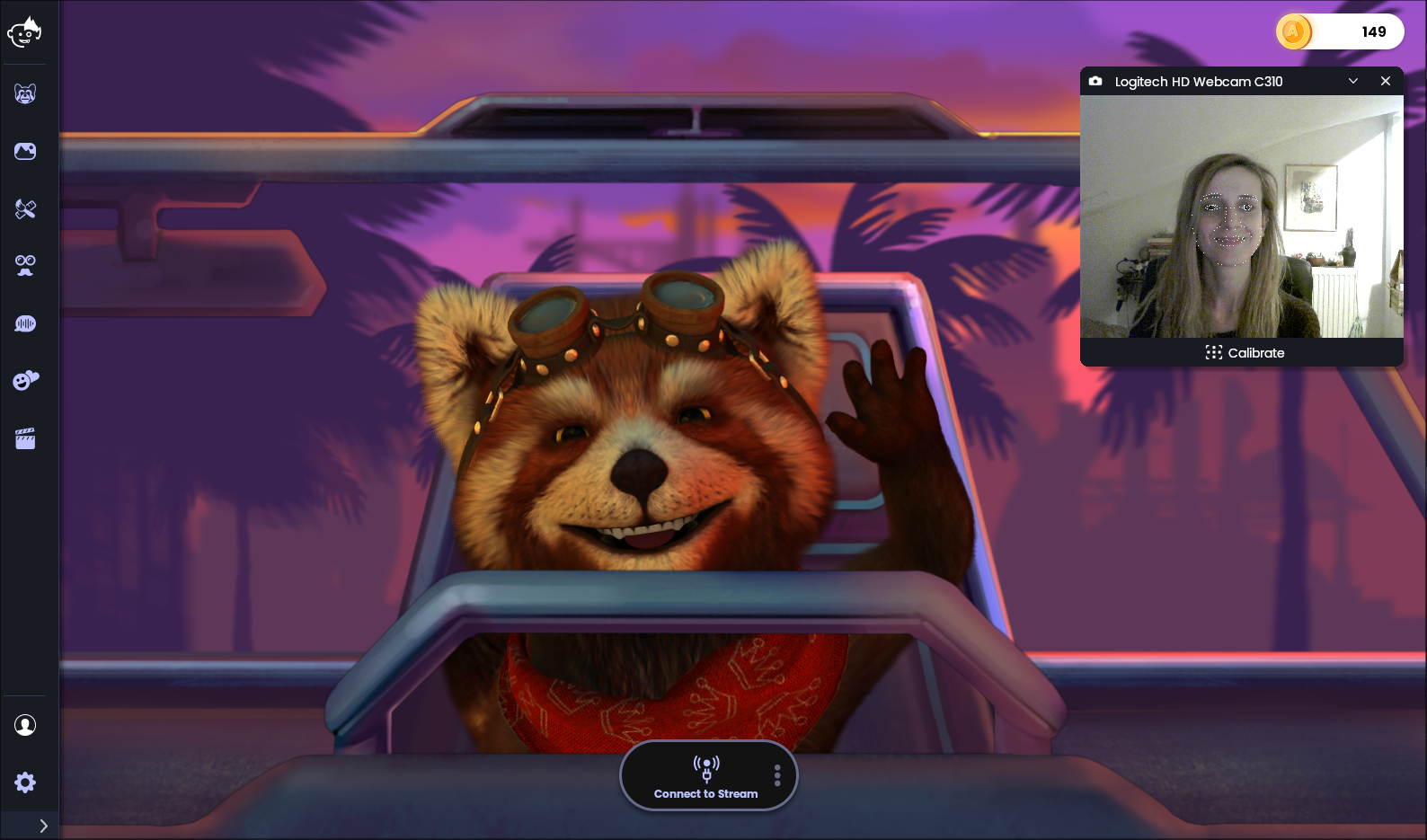The image size is (1427, 840).
Task: Open the video recording clapperboard panel
Action: [25, 438]
